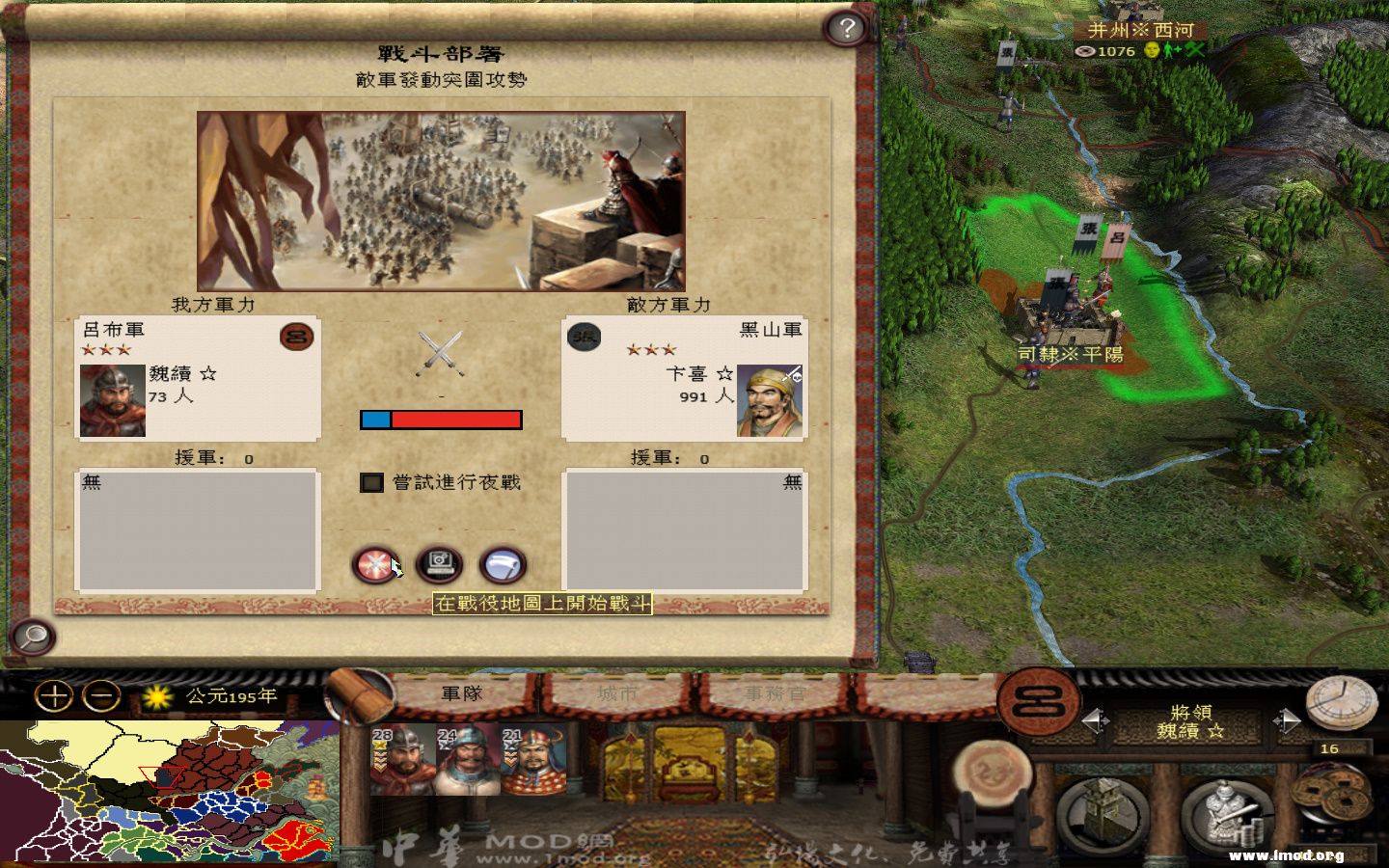Open the 軍隊 panel header

pos(460,692)
